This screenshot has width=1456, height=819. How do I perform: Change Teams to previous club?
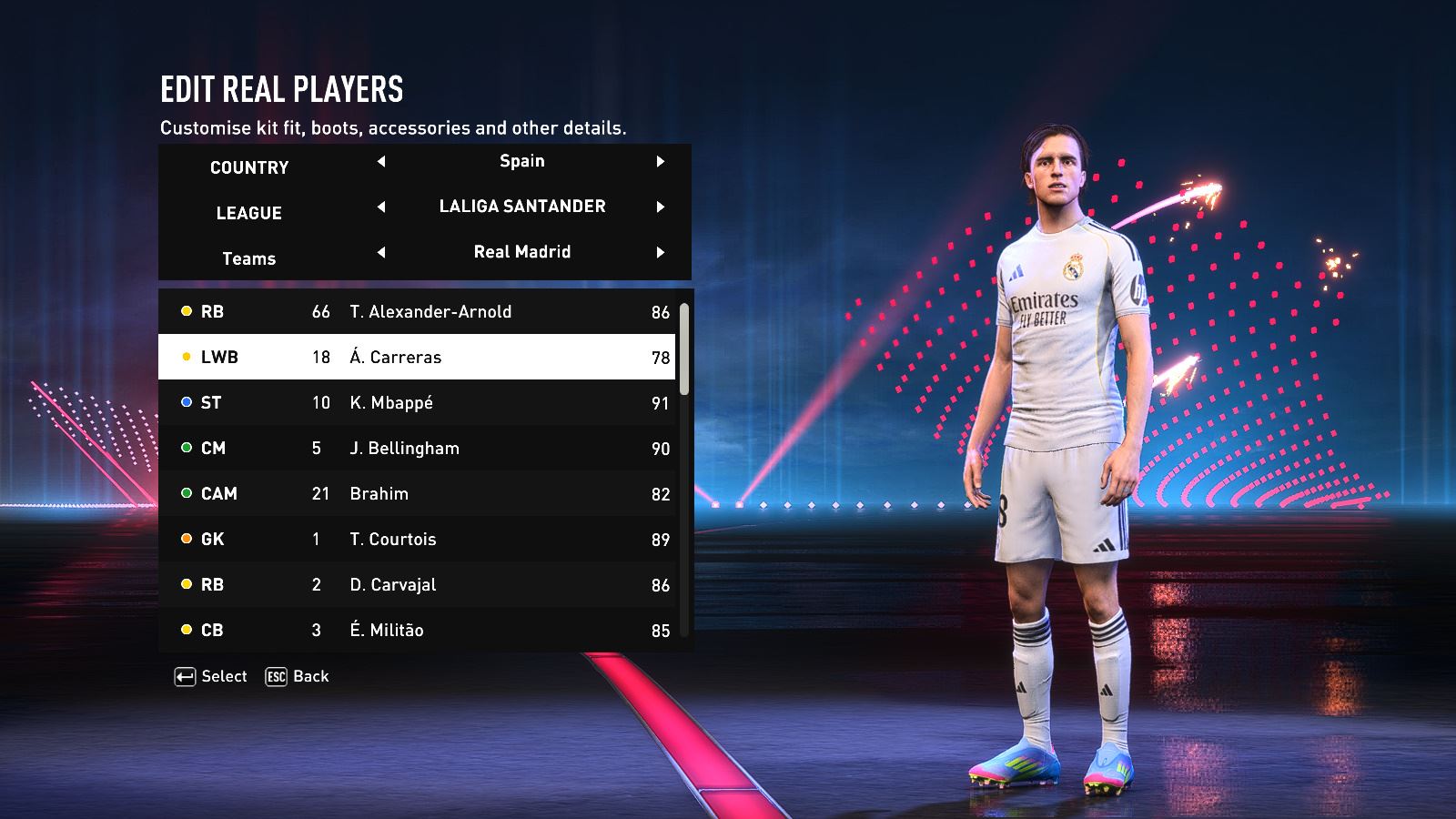381,253
